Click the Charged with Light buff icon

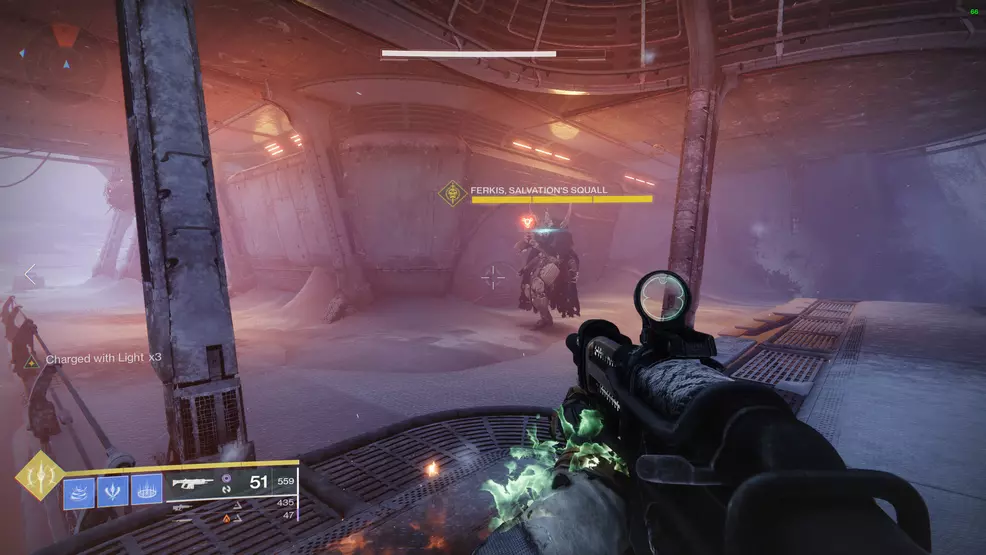(32, 362)
